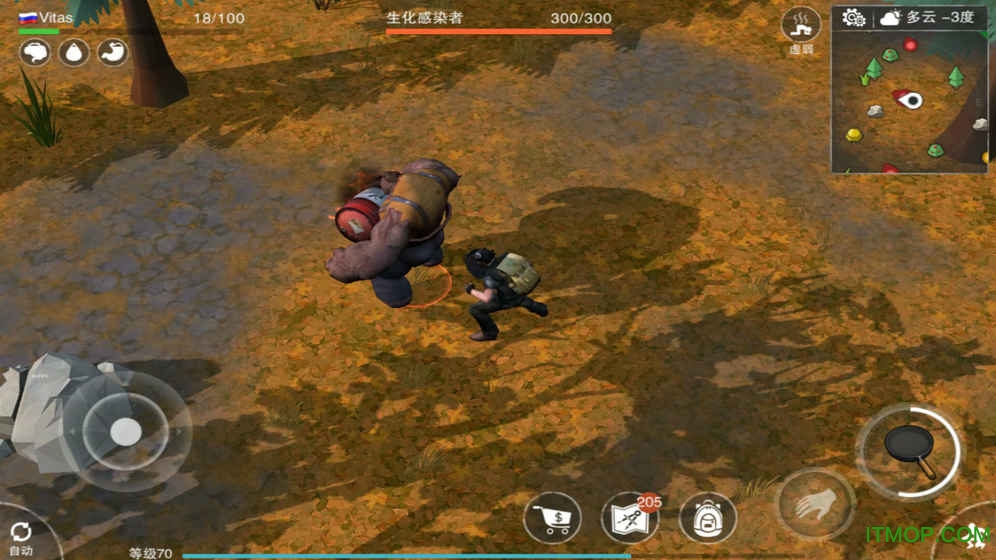The width and height of the screenshot is (996, 560).
Task: Open the backpack inventory
Action: [707, 518]
